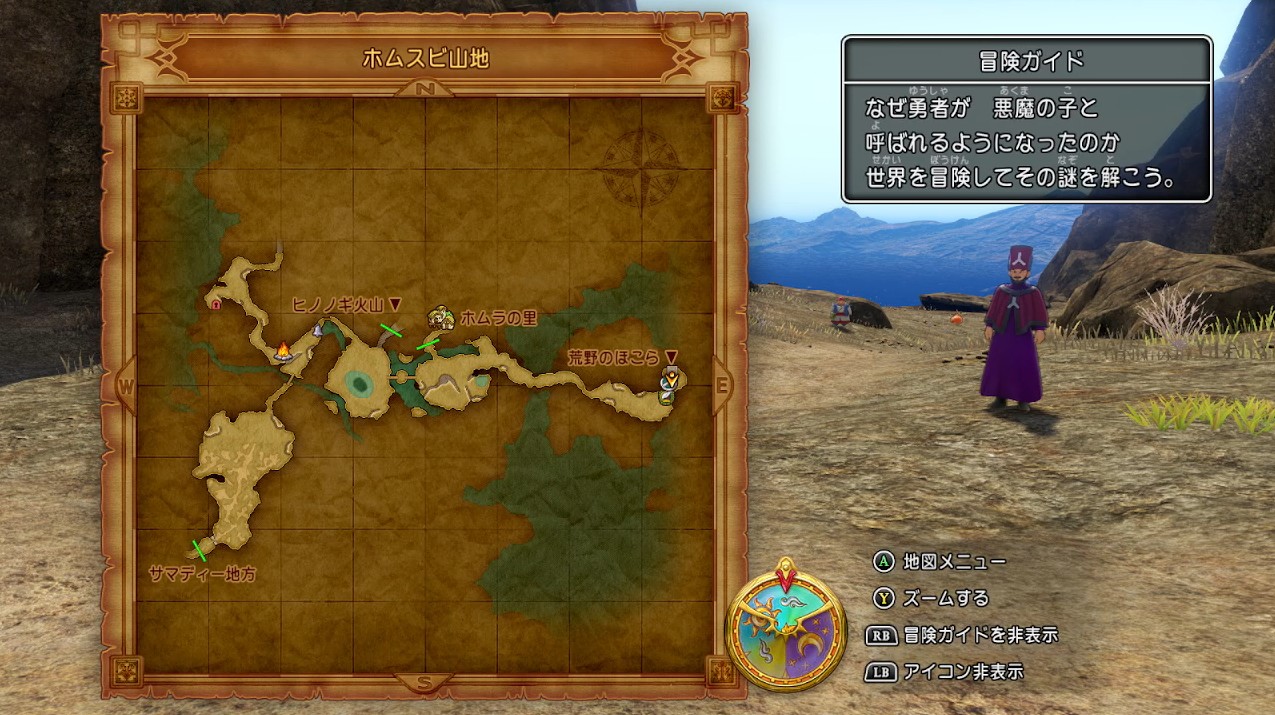Choose the ホムラの里 village icon
Screen dimensions: 1275x715
[x=440, y=318]
